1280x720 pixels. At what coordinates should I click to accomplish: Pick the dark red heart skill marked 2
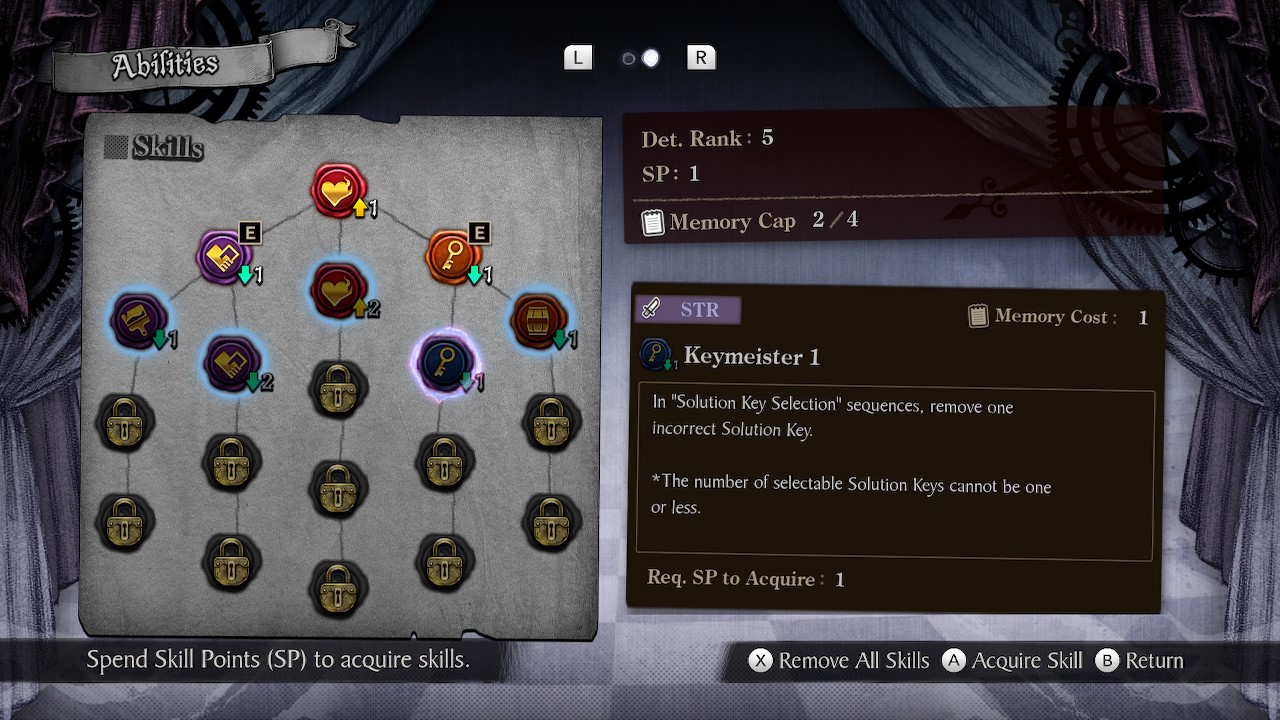tap(340, 291)
